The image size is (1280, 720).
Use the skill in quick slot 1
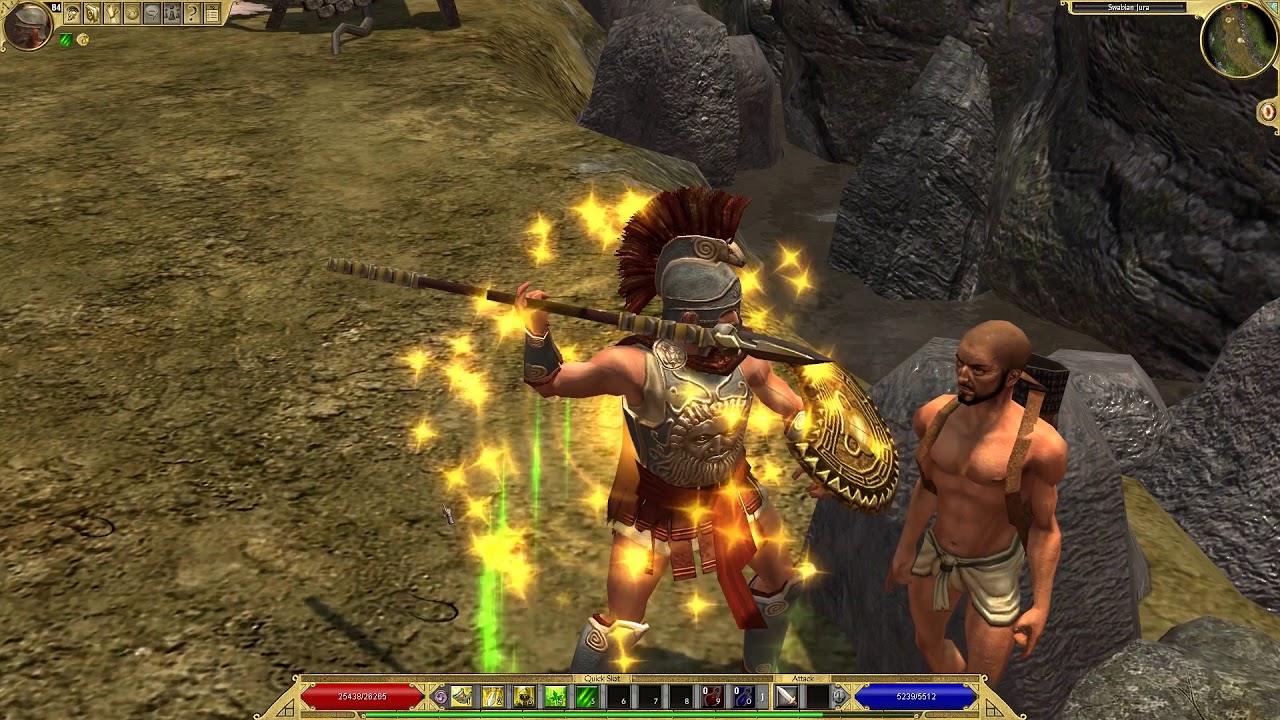tap(462, 696)
